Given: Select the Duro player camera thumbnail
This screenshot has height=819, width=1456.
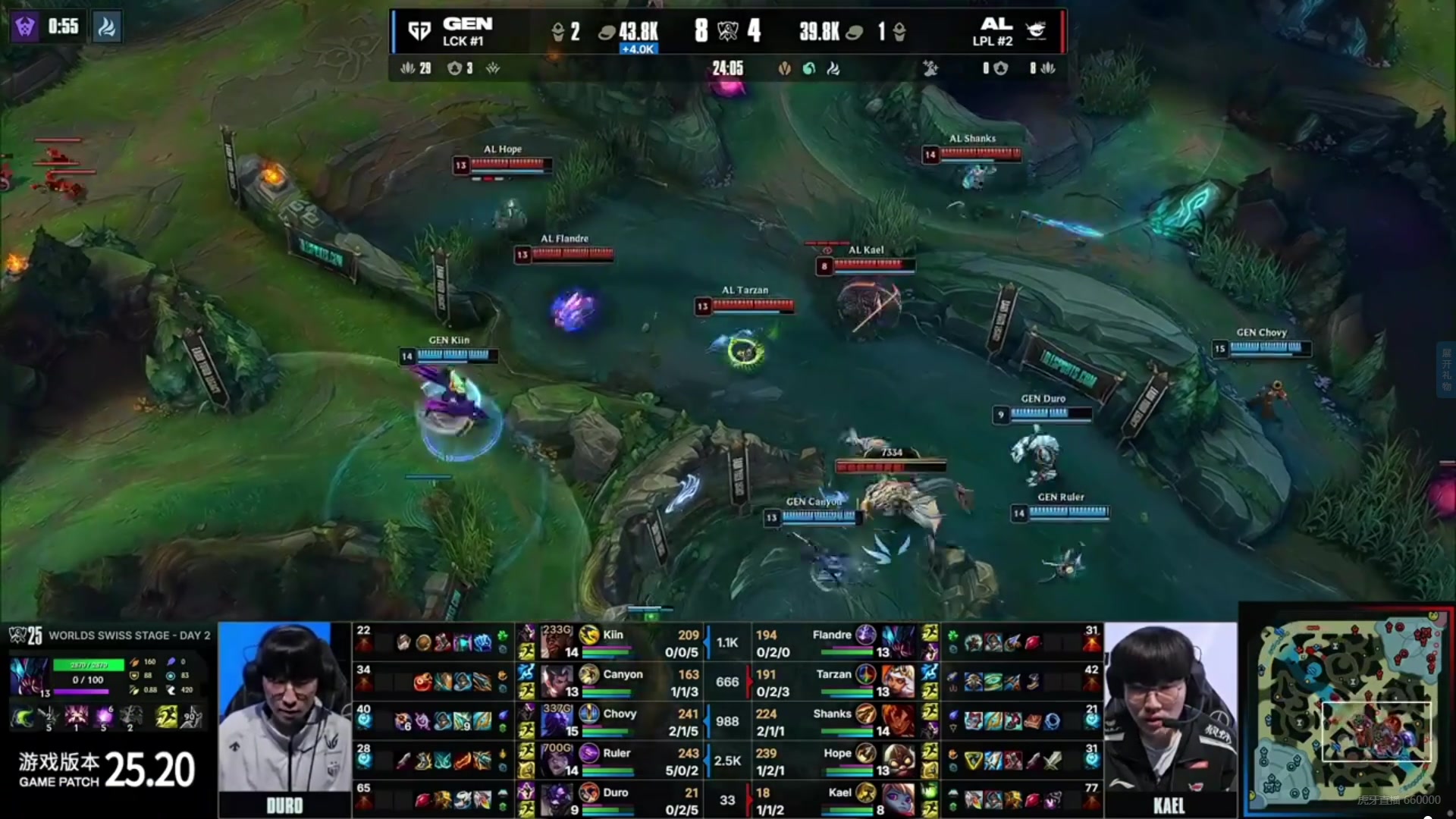Looking at the screenshot, I should (284, 717).
